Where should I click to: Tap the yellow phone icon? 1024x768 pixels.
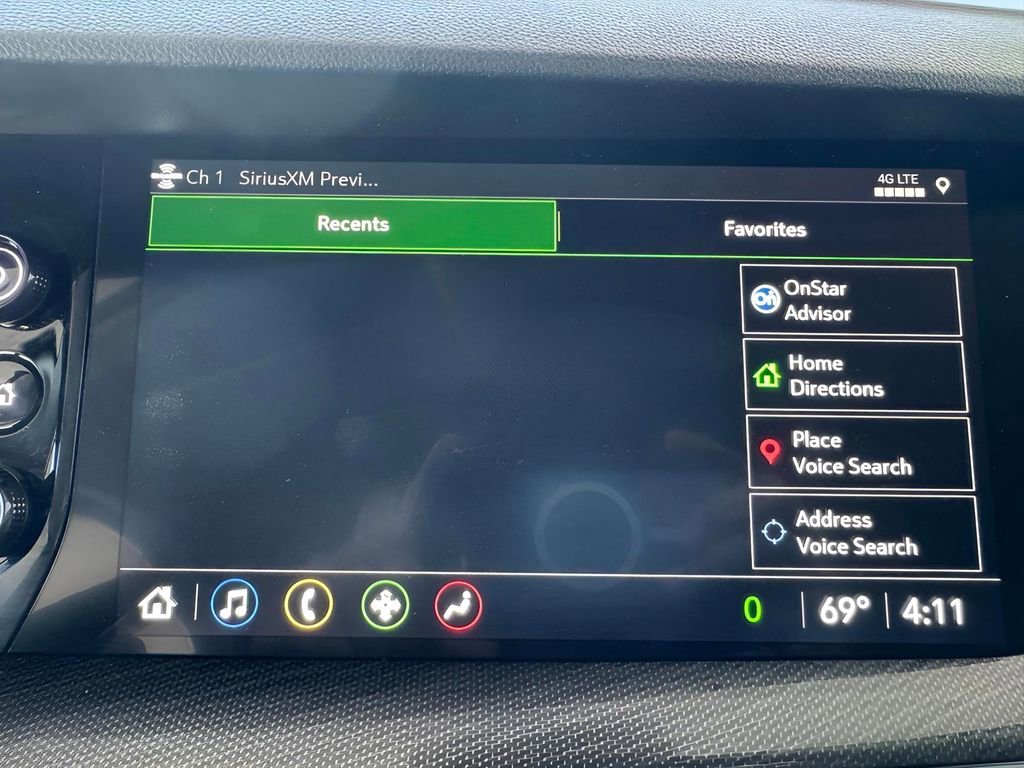308,606
